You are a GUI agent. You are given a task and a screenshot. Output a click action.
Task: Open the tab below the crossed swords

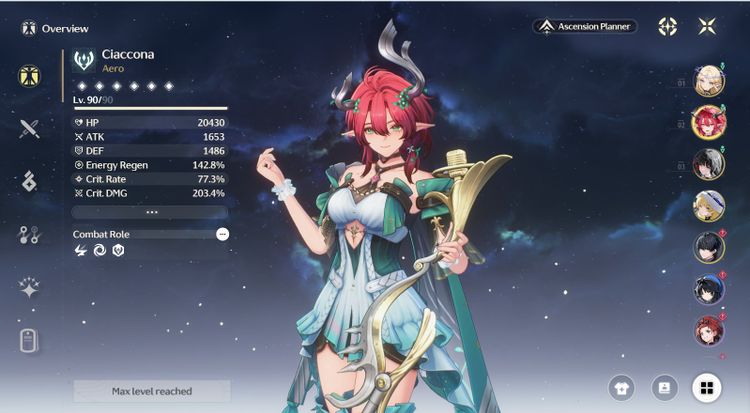29,181
